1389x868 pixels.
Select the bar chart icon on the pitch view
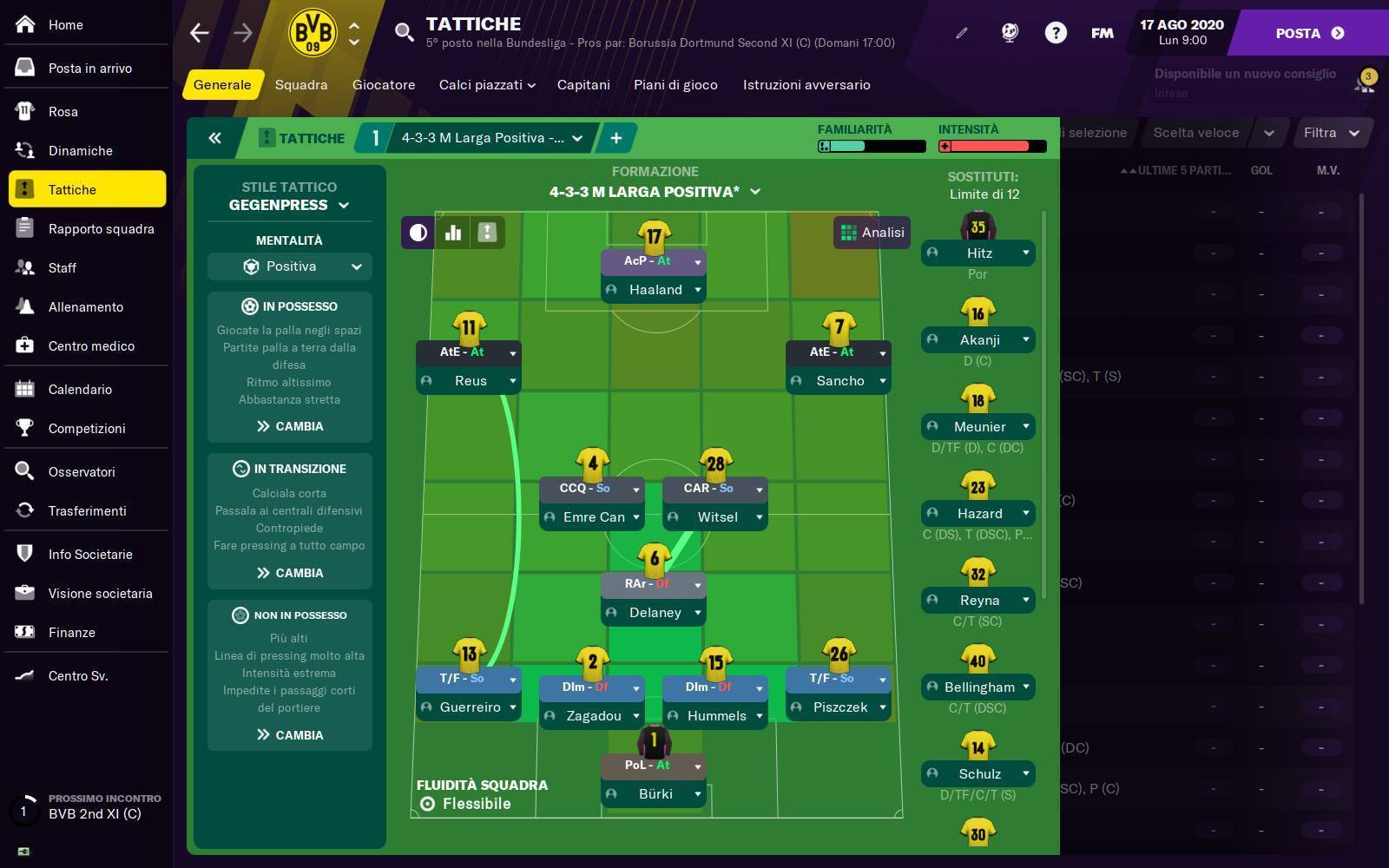tap(452, 232)
